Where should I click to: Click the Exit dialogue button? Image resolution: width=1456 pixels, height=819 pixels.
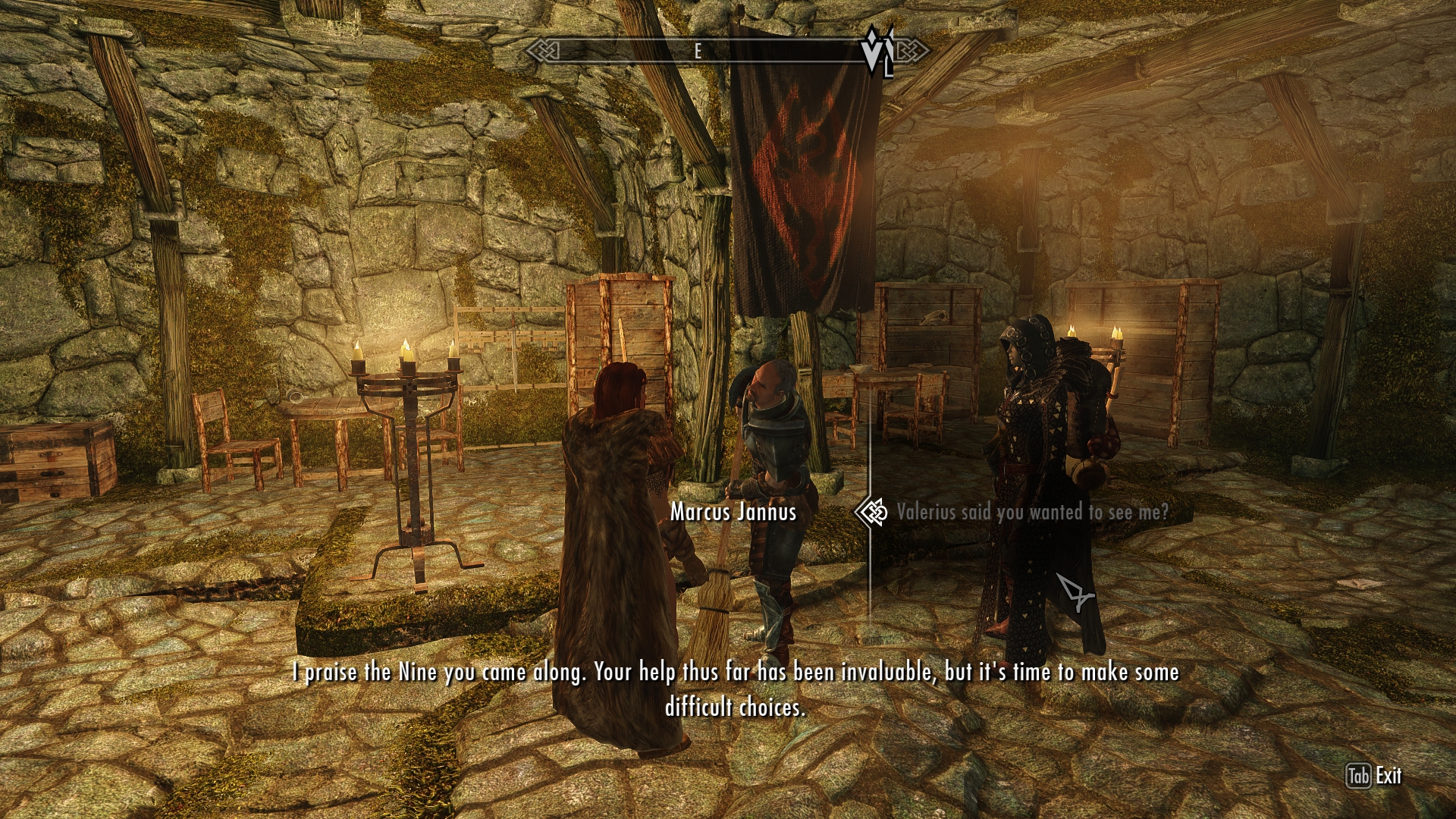pos(1374,776)
